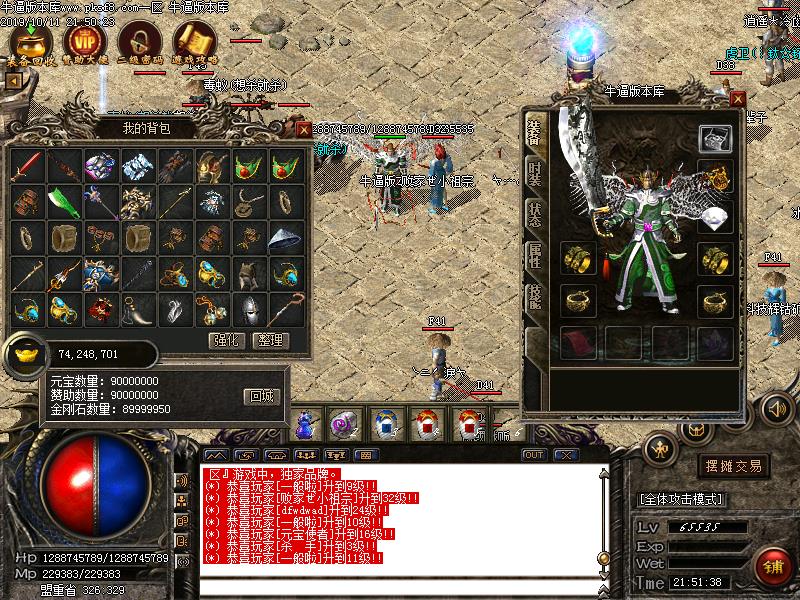
Task: Select the conical straw hat item
Action: tap(285, 237)
